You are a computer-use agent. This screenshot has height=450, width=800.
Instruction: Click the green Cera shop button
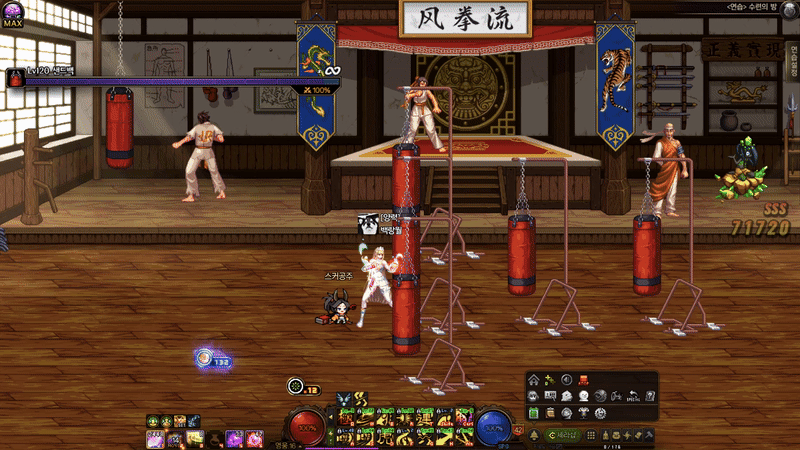pos(562,435)
